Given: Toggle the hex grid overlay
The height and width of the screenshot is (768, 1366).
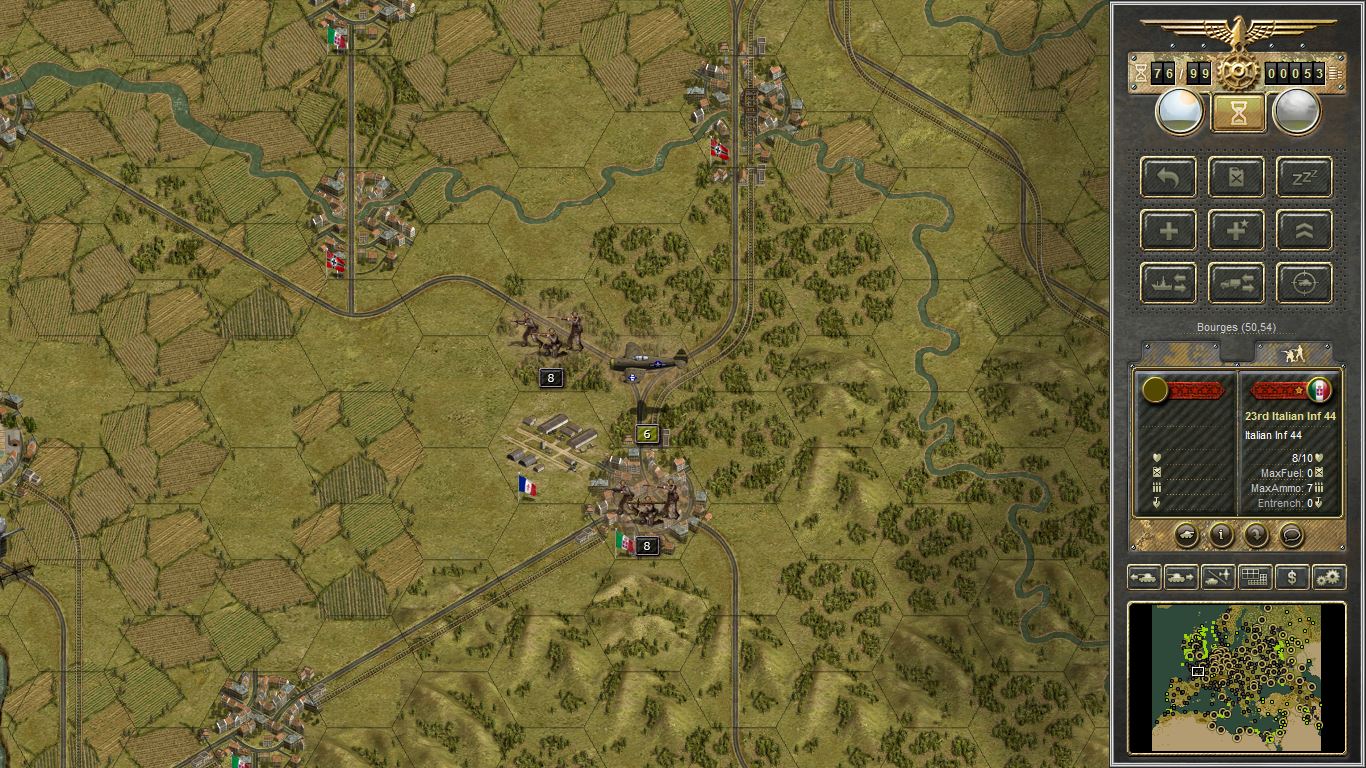Looking at the screenshot, I should click(1256, 577).
